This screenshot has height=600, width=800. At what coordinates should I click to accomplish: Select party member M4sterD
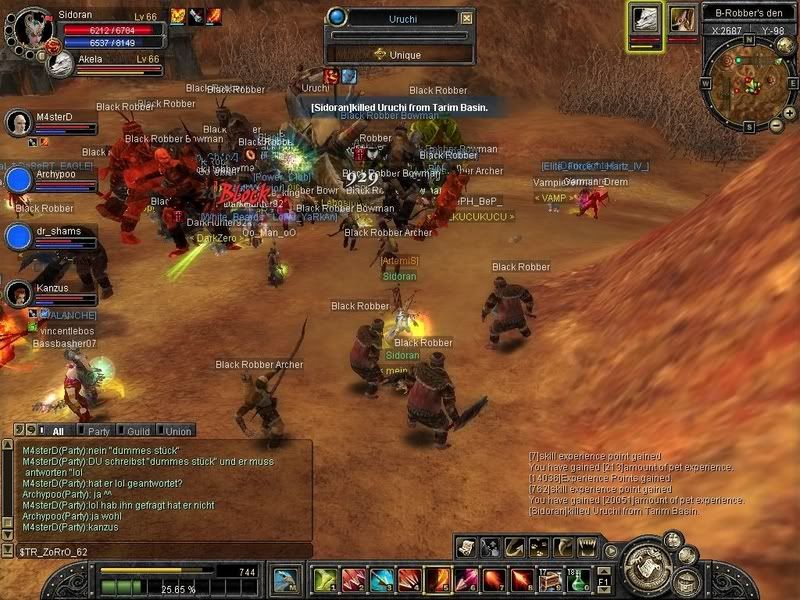(19, 124)
